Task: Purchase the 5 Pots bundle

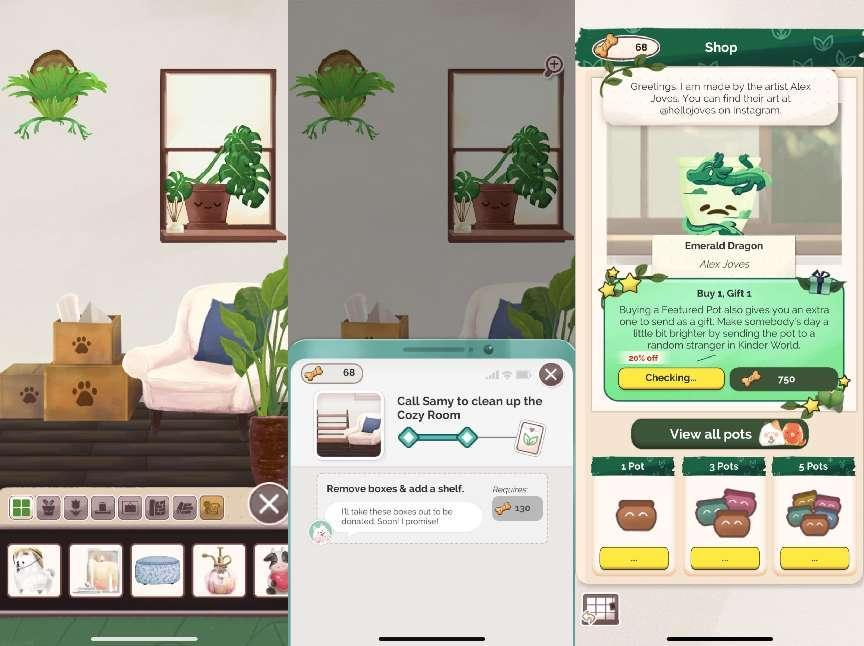Action: tap(814, 558)
